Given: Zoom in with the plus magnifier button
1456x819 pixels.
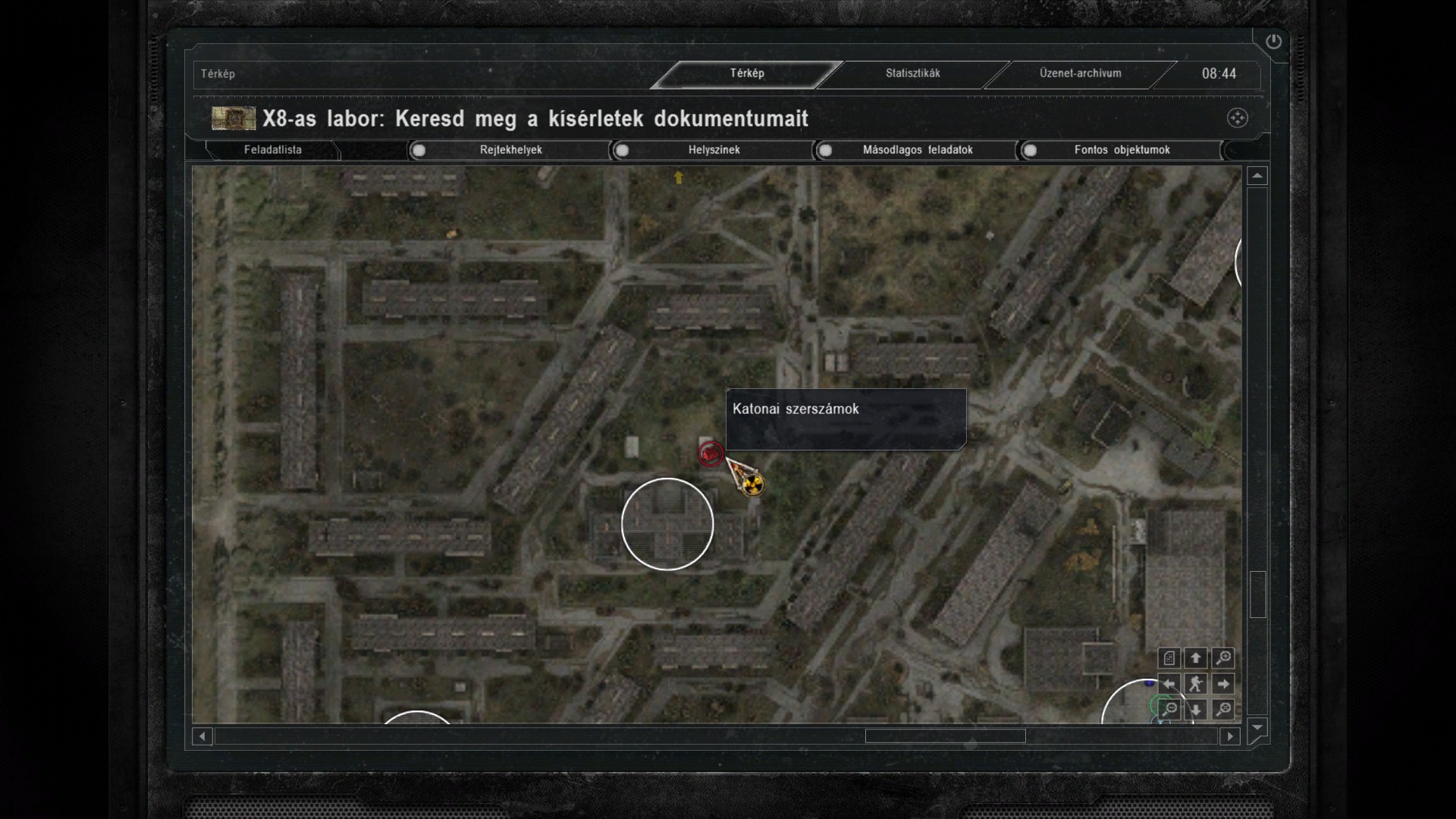Looking at the screenshot, I should coord(1222,658).
